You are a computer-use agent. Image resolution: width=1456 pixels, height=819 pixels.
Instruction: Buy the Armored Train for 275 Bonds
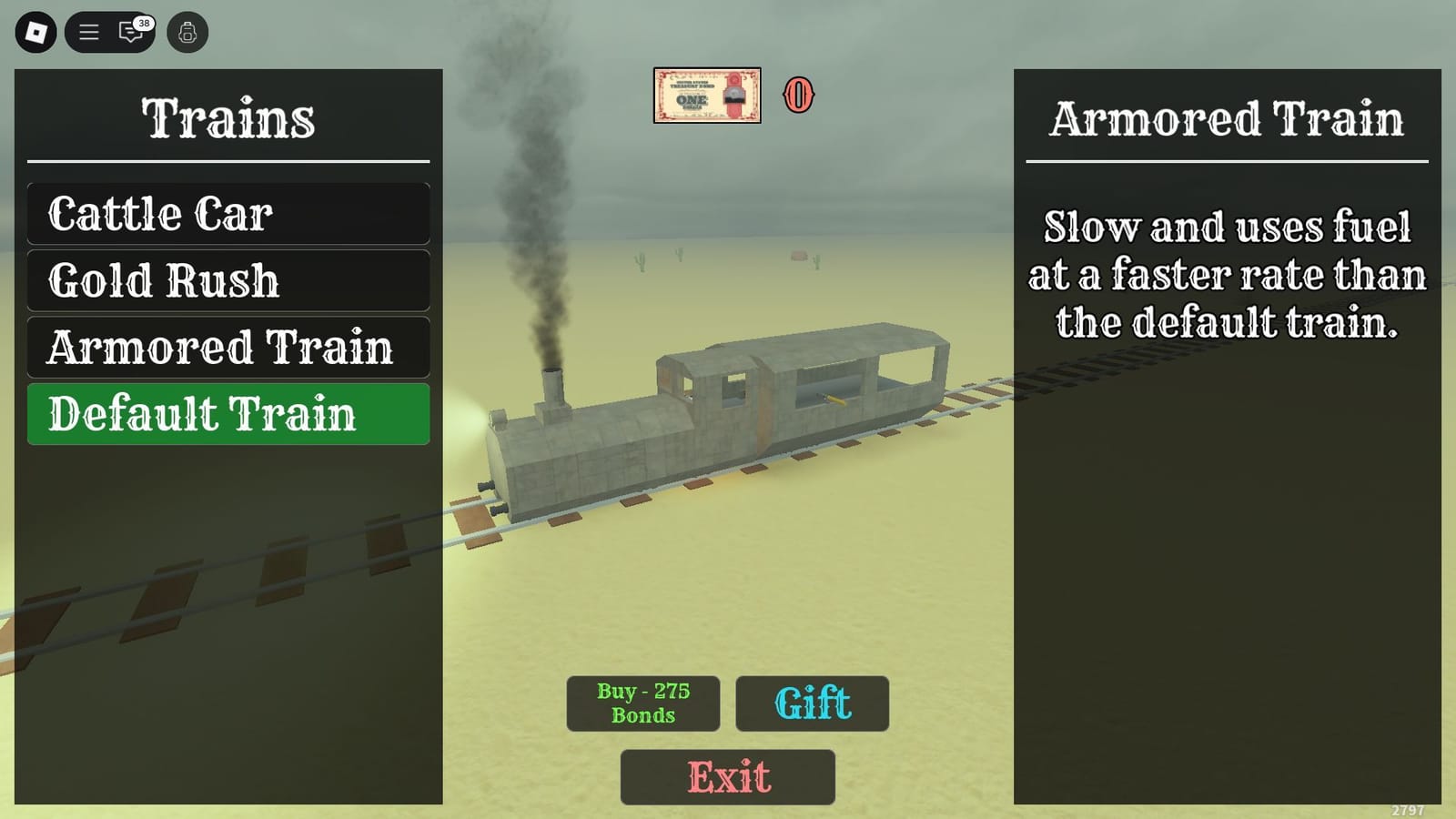click(x=642, y=703)
